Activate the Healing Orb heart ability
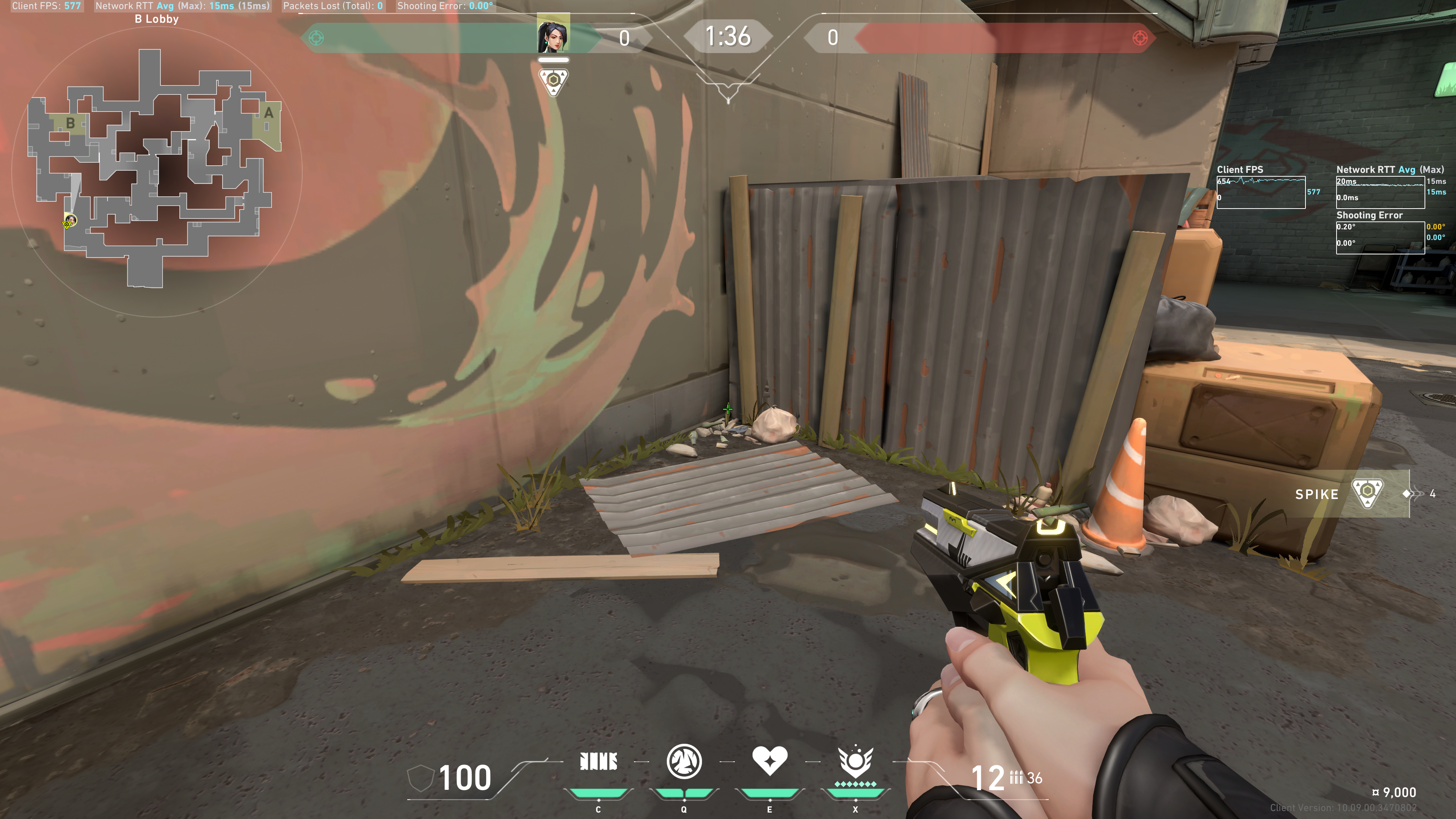 pyautogui.click(x=769, y=761)
